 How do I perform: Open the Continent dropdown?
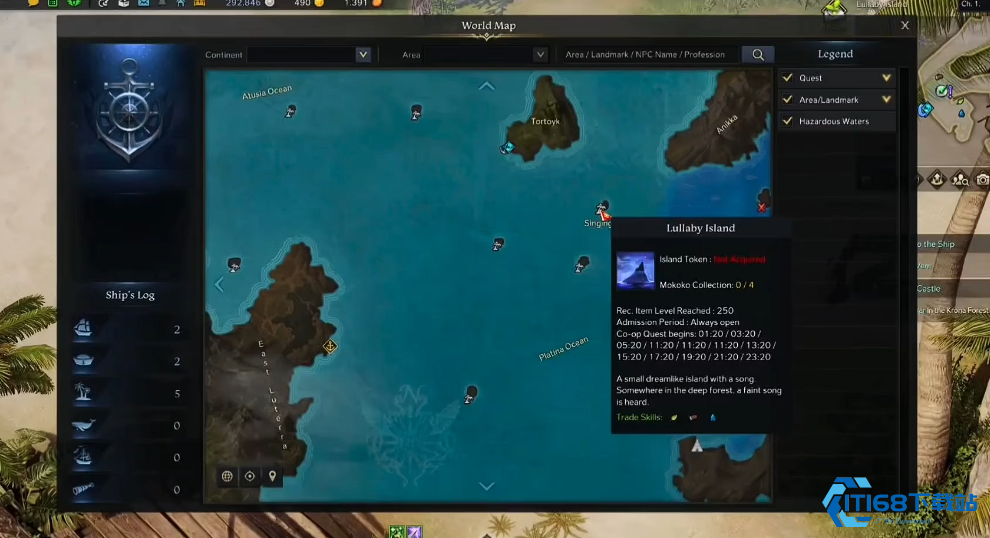point(363,55)
